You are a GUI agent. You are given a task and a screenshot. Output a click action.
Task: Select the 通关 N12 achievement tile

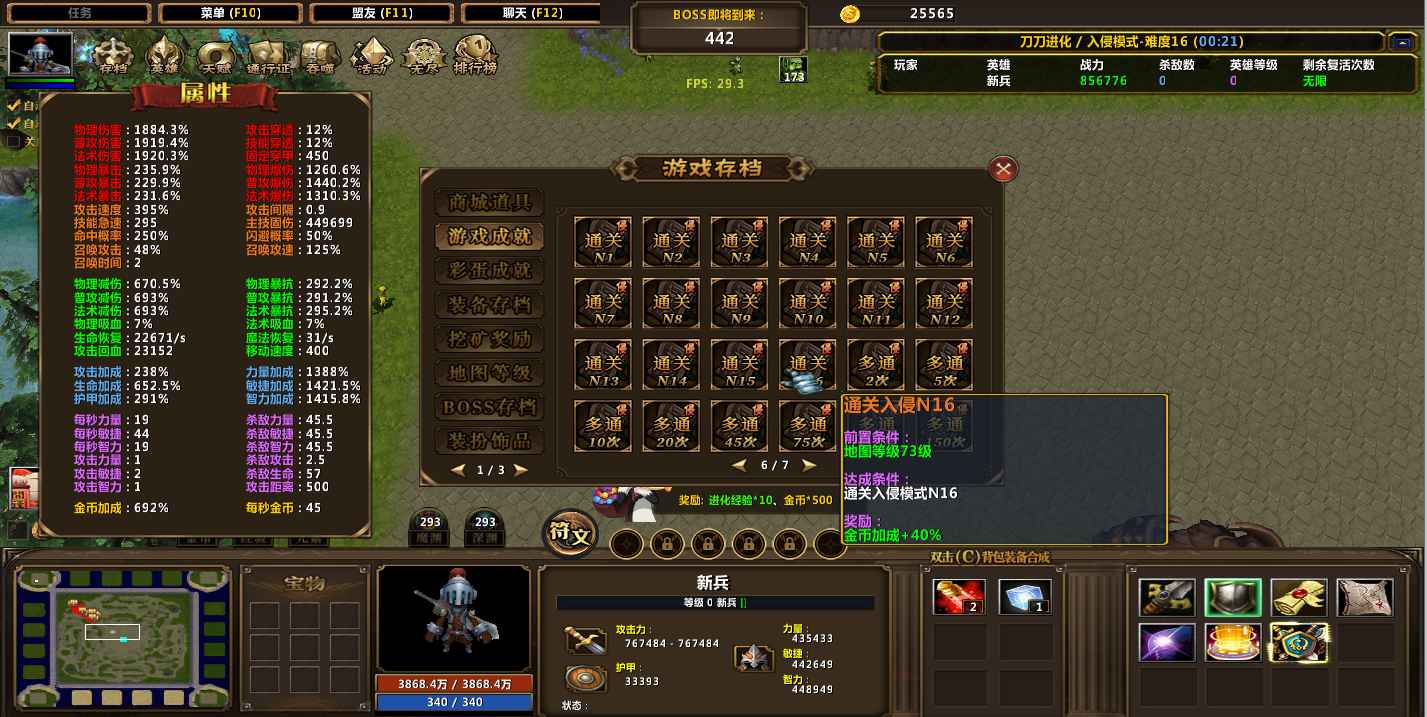943,303
